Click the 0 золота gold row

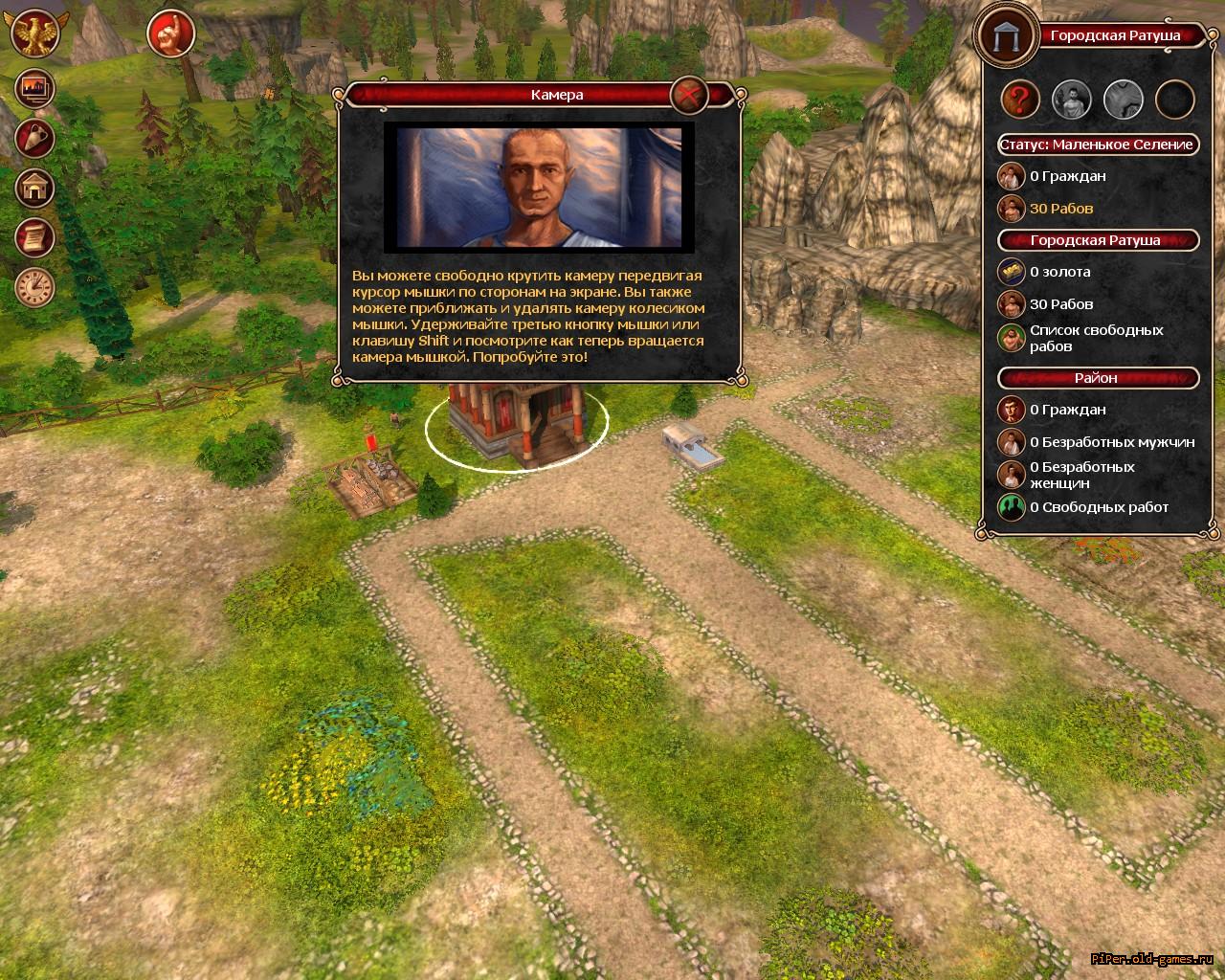1059,272
